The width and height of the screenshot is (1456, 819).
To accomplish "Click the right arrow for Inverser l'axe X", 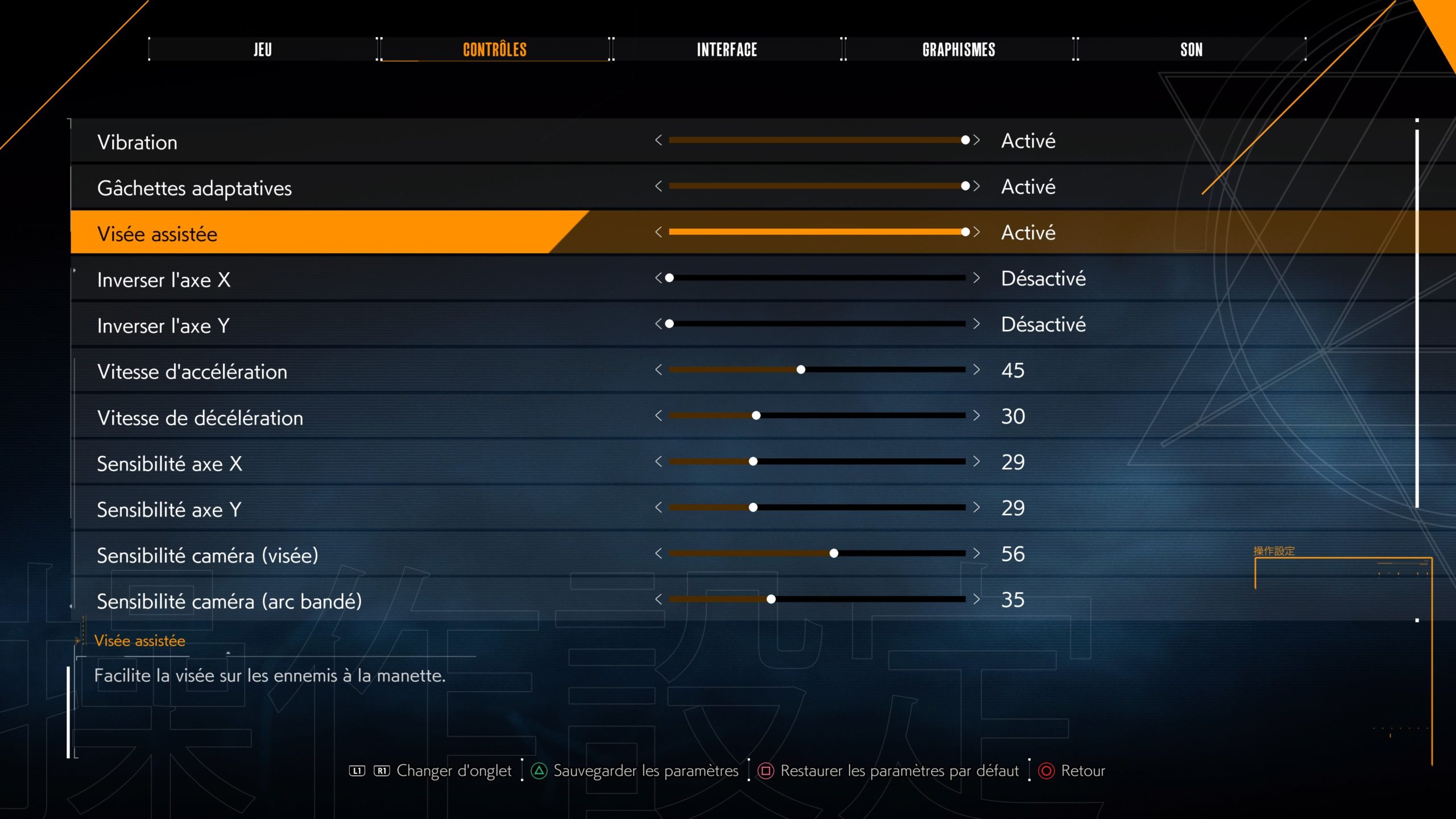I will (977, 278).
